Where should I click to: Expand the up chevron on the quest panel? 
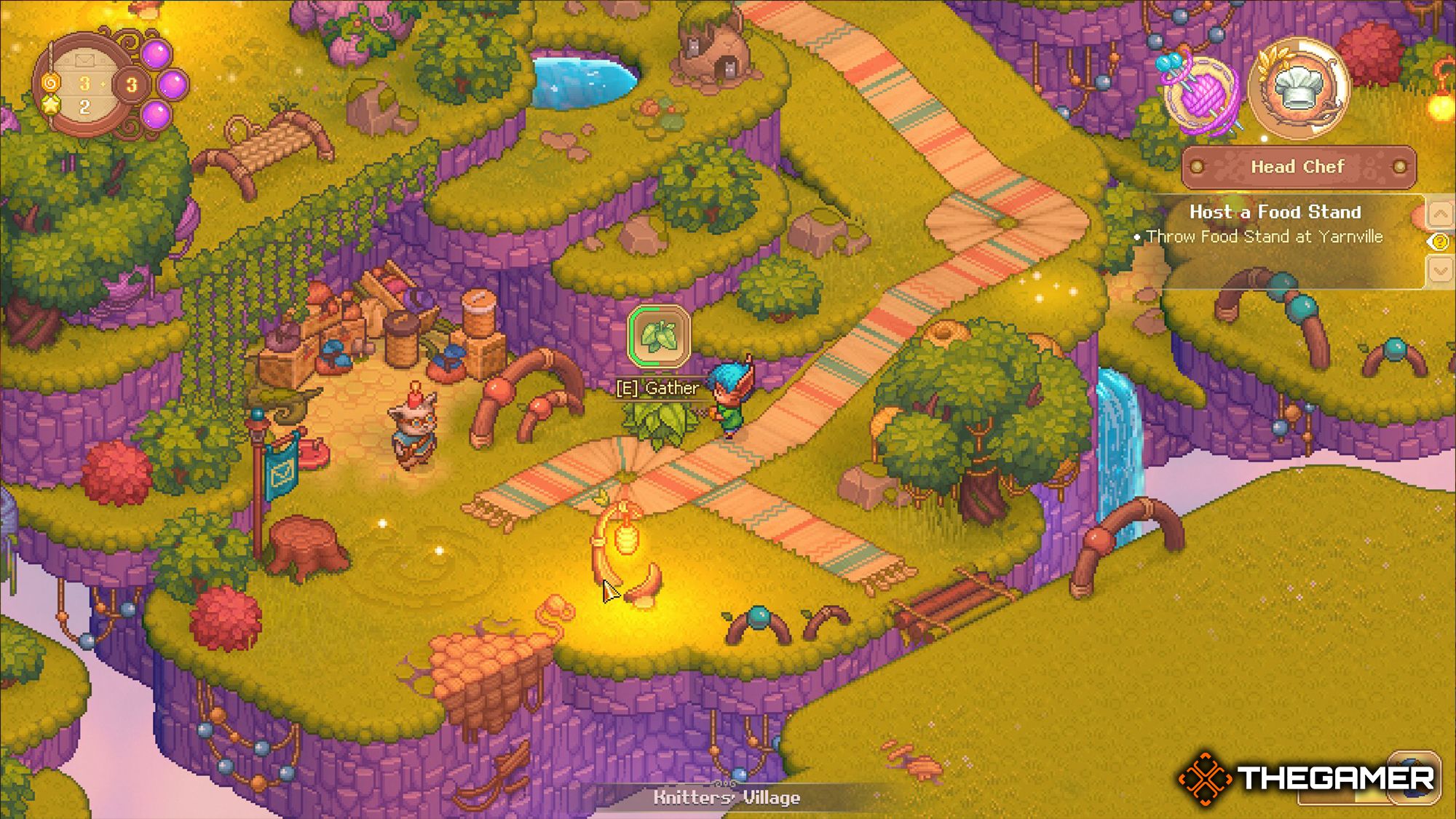click(x=1440, y=213)
